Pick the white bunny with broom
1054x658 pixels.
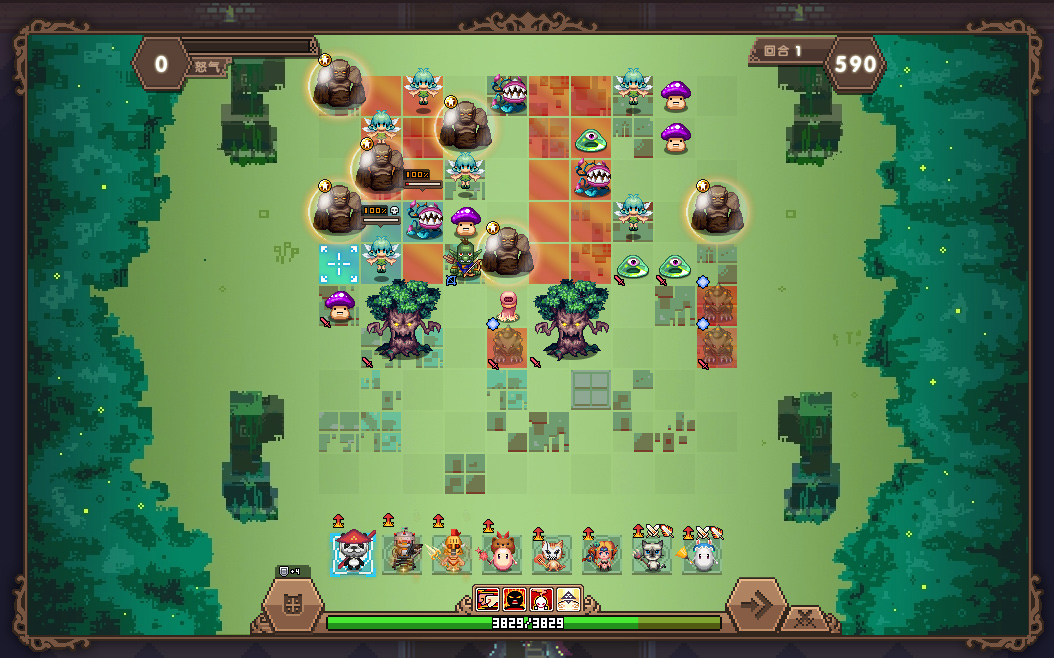click(x=702, y=554)
